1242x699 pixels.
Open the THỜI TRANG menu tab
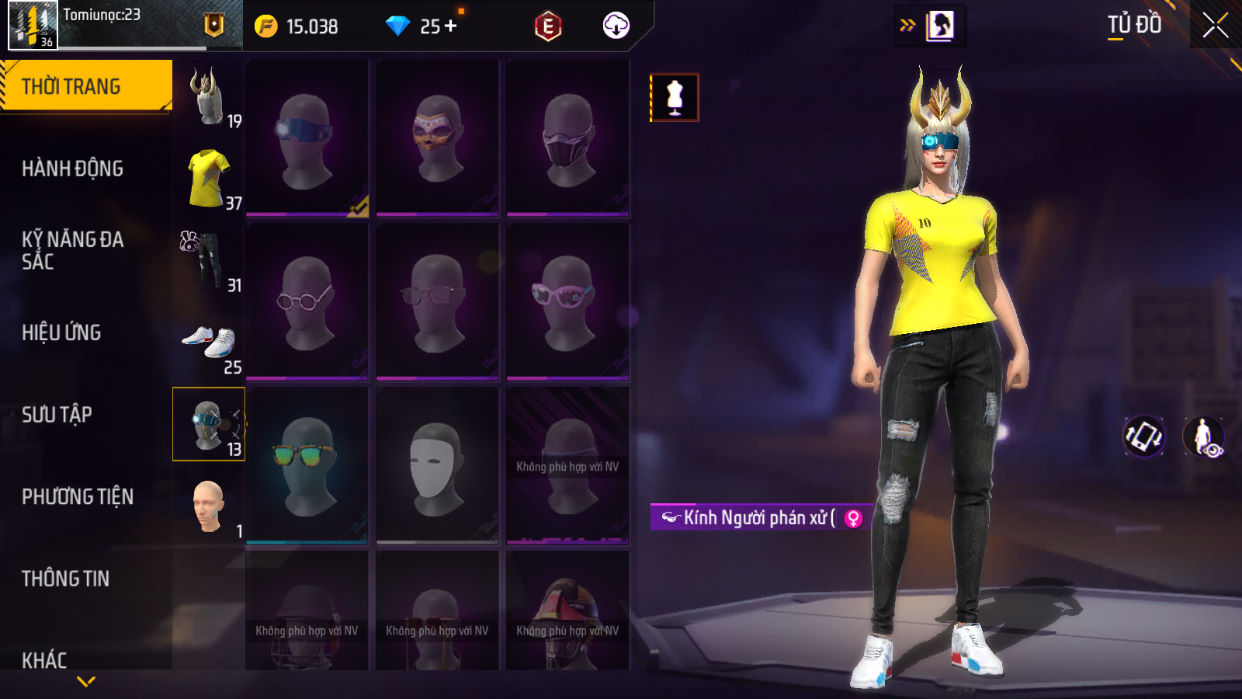pos(85,87)
